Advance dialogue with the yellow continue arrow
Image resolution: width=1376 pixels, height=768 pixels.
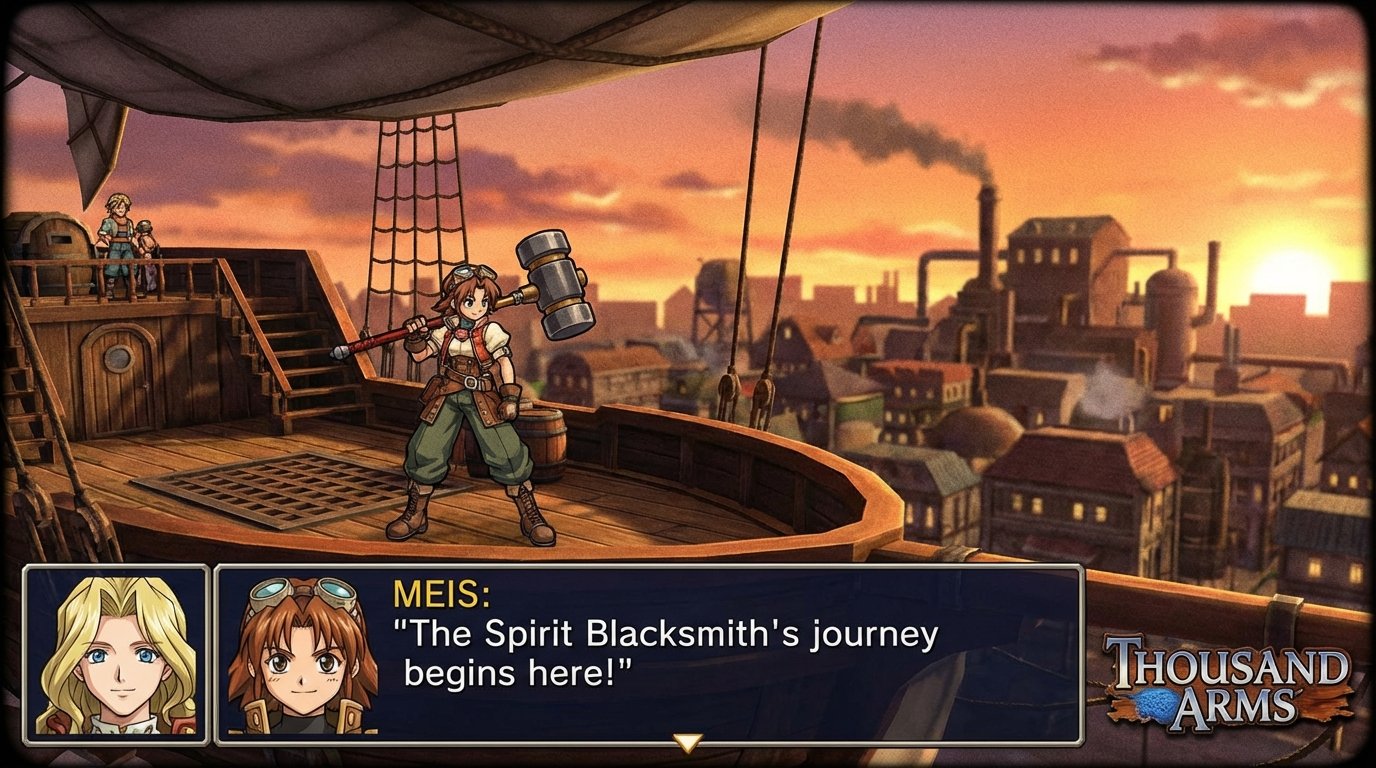tap(686, 742)
